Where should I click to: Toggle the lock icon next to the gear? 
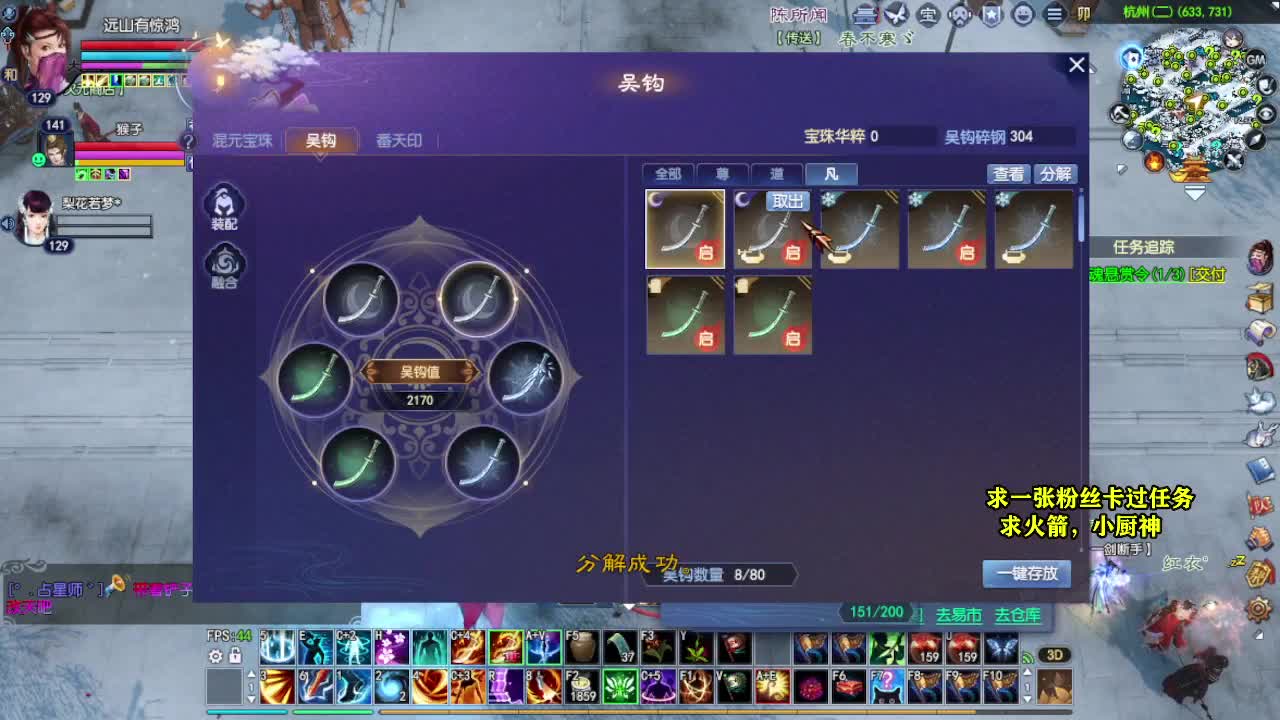click(234, 656)
